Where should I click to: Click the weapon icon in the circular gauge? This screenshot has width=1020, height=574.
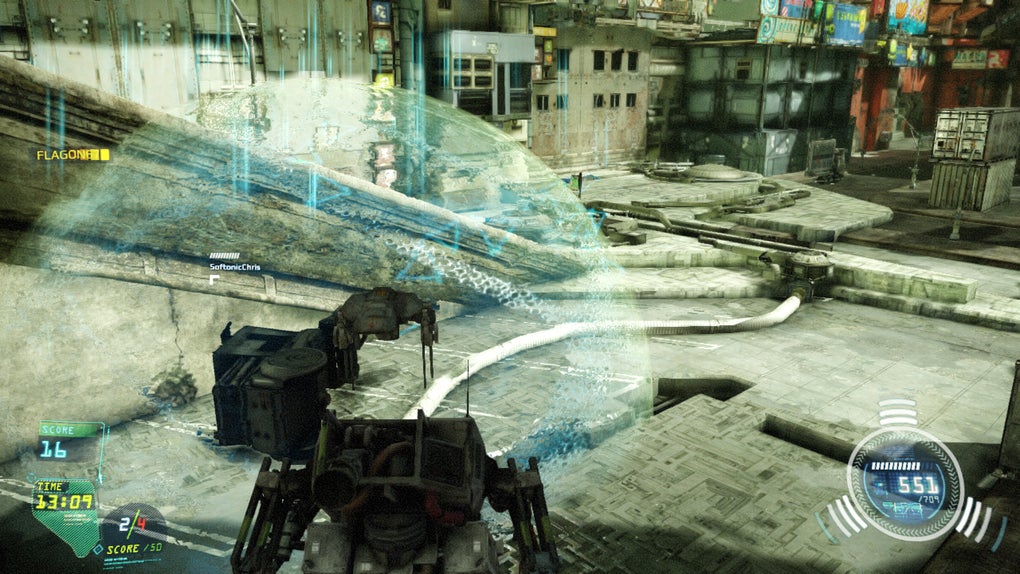tap(901, 508)
